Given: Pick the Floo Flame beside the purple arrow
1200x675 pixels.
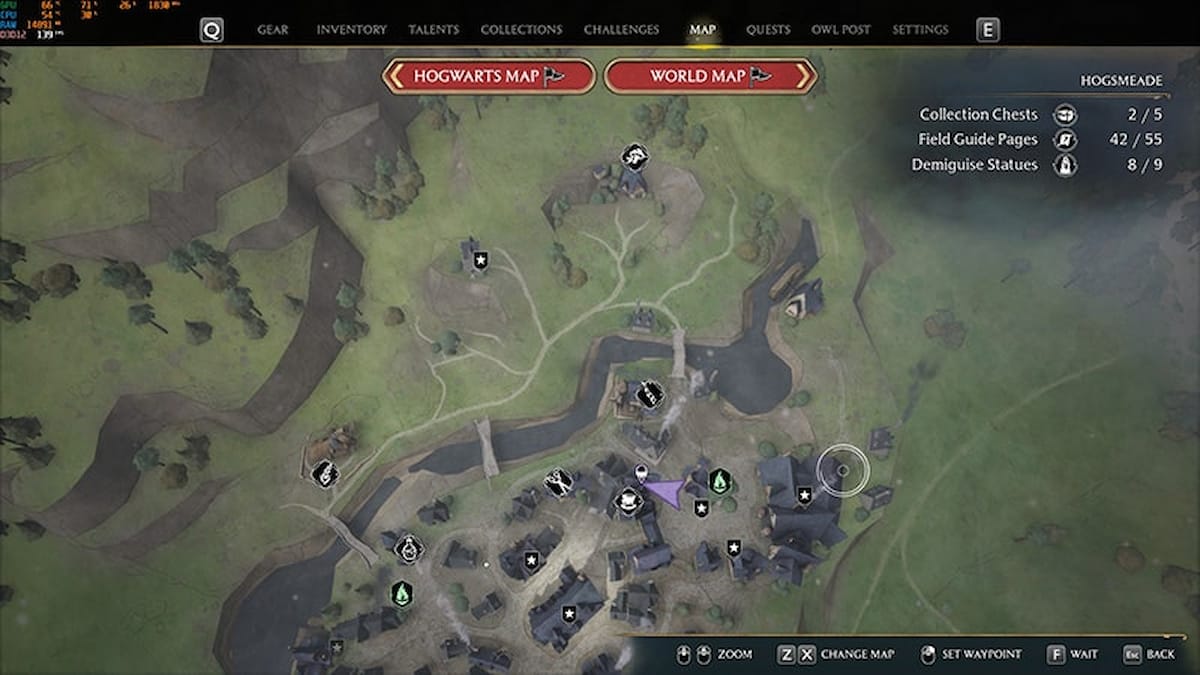Looking at the screenshot, I should point(719,482).
